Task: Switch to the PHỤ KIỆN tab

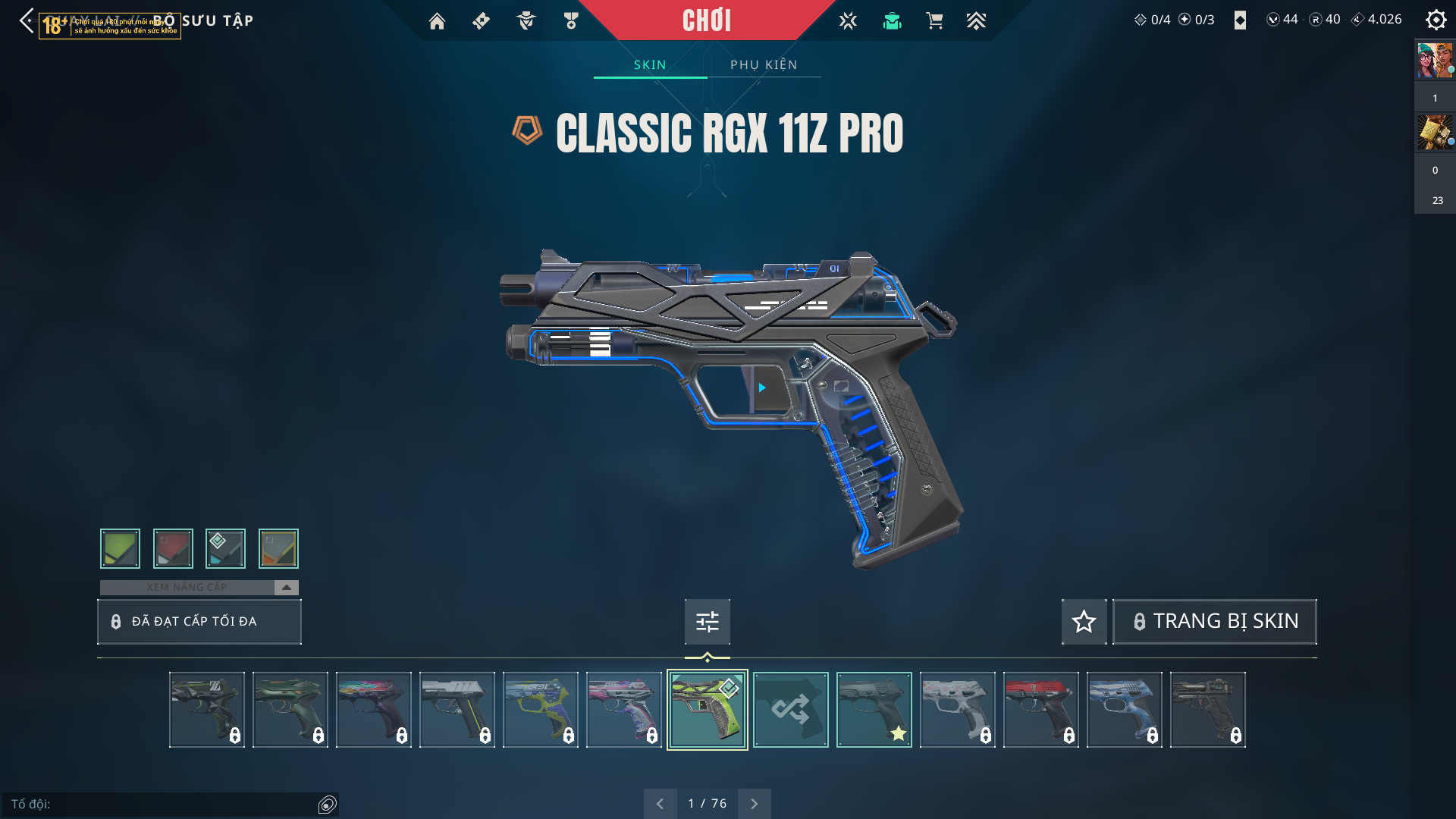Action: [764, 65]
